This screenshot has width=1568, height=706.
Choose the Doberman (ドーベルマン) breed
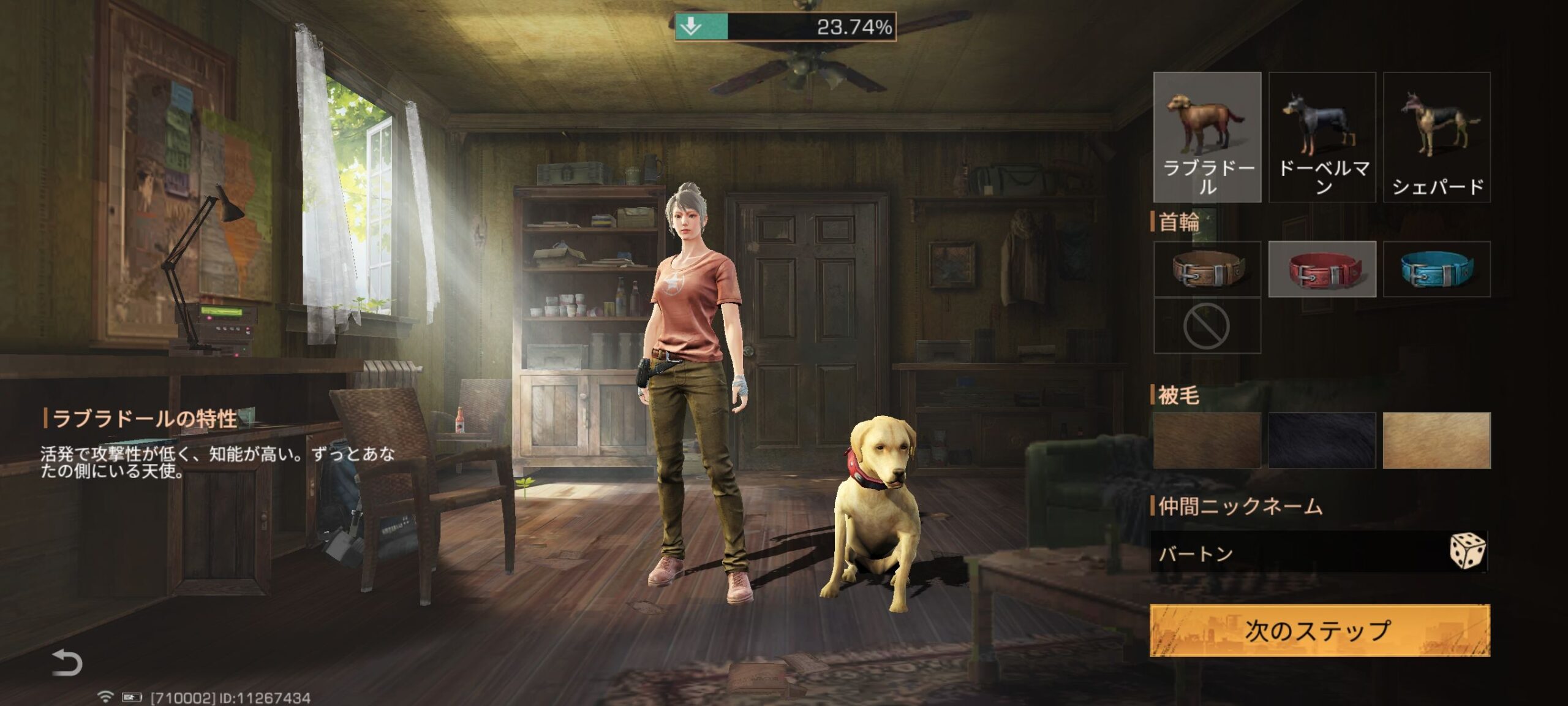tap(1322, 137)
